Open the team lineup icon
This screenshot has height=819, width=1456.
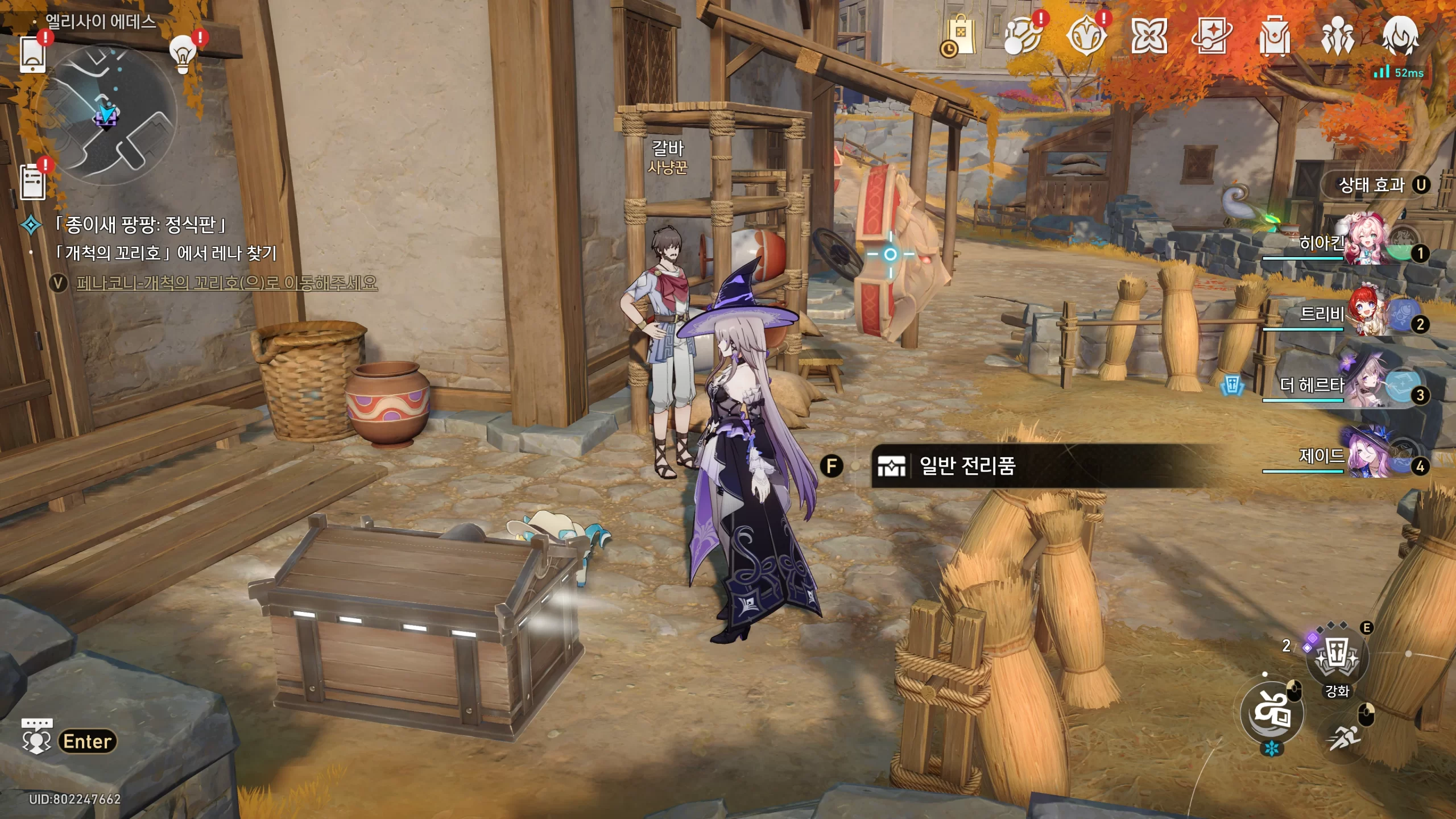pos(1337,36)
